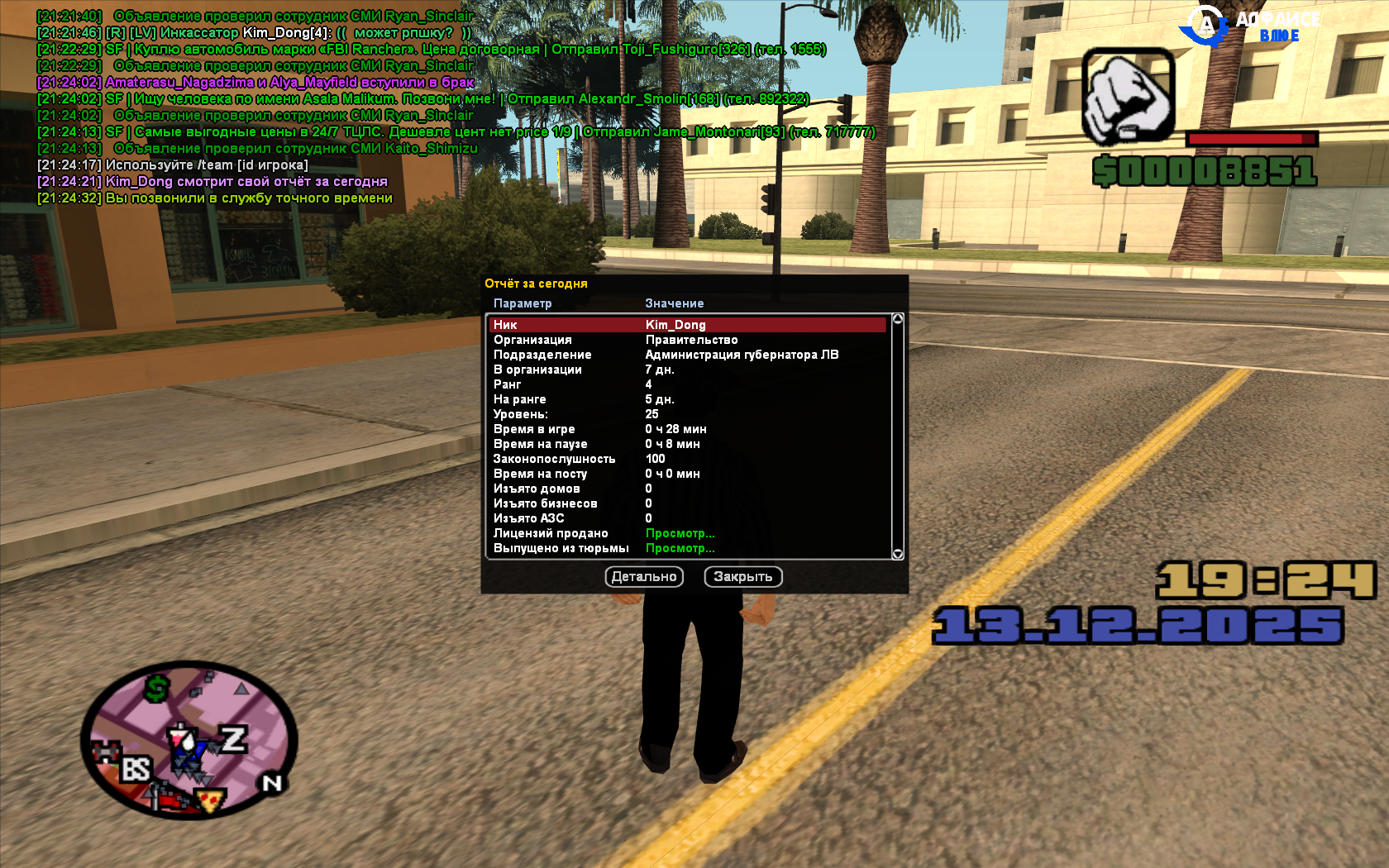Click the dialog scrollbar track
Screen dimensions: 1389x868
(x=897, y=434)
